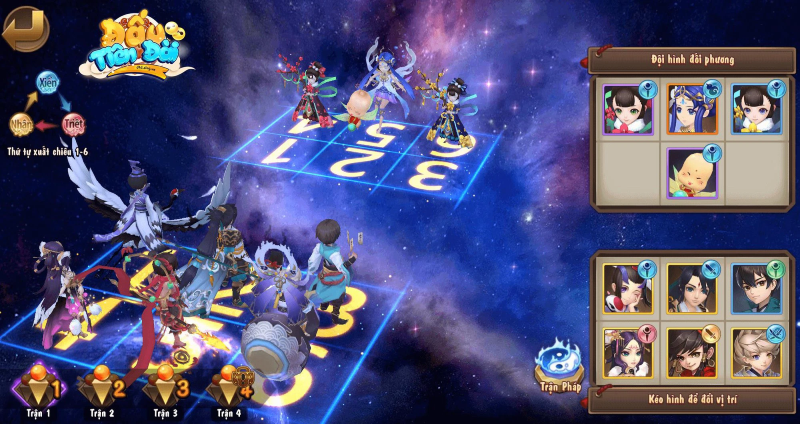Screen dimensions: 800x424
Task: Click the Xiên element icon
Action: pos(47,80)
